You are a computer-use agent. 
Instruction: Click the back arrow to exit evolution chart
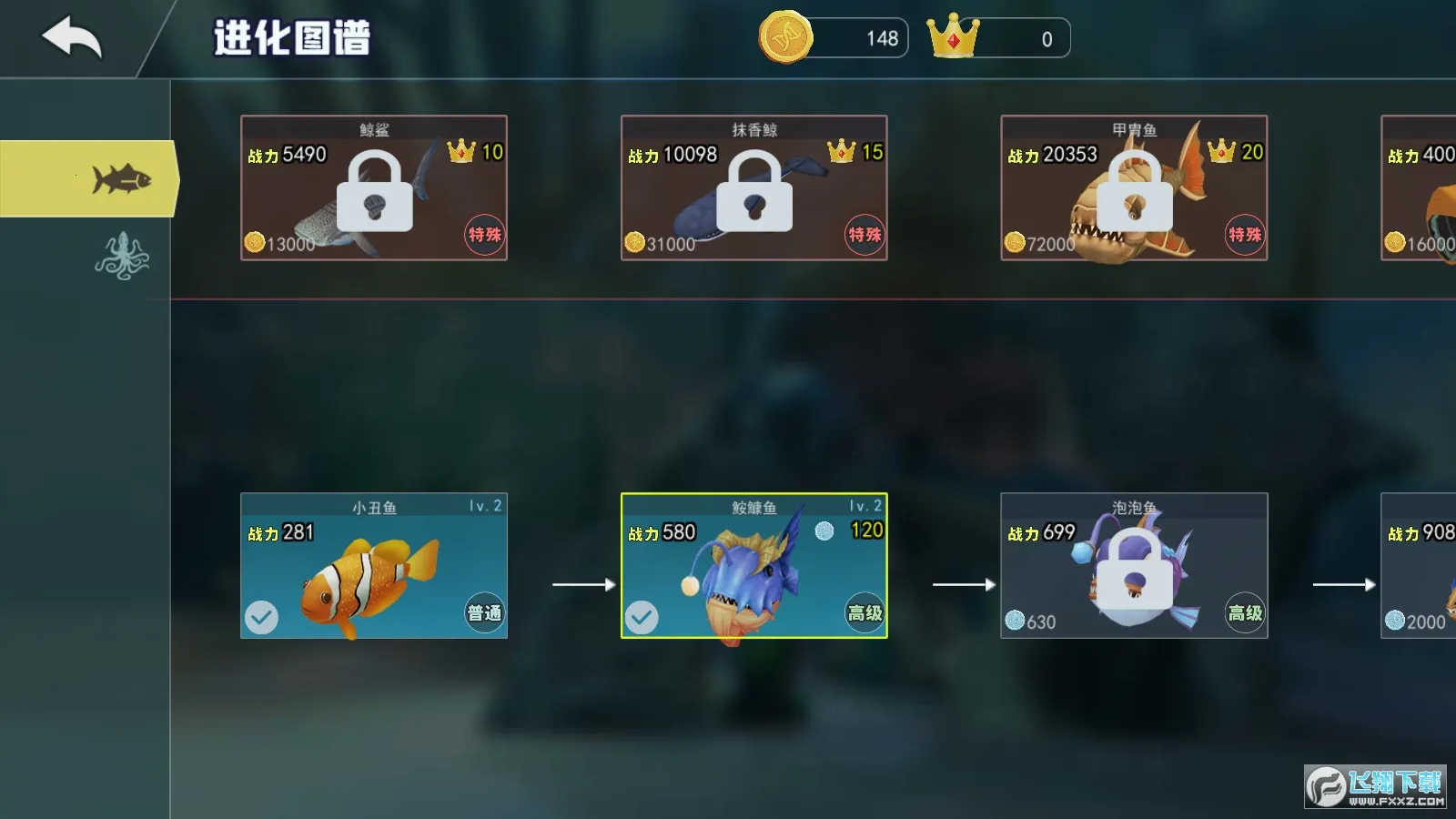71,36
